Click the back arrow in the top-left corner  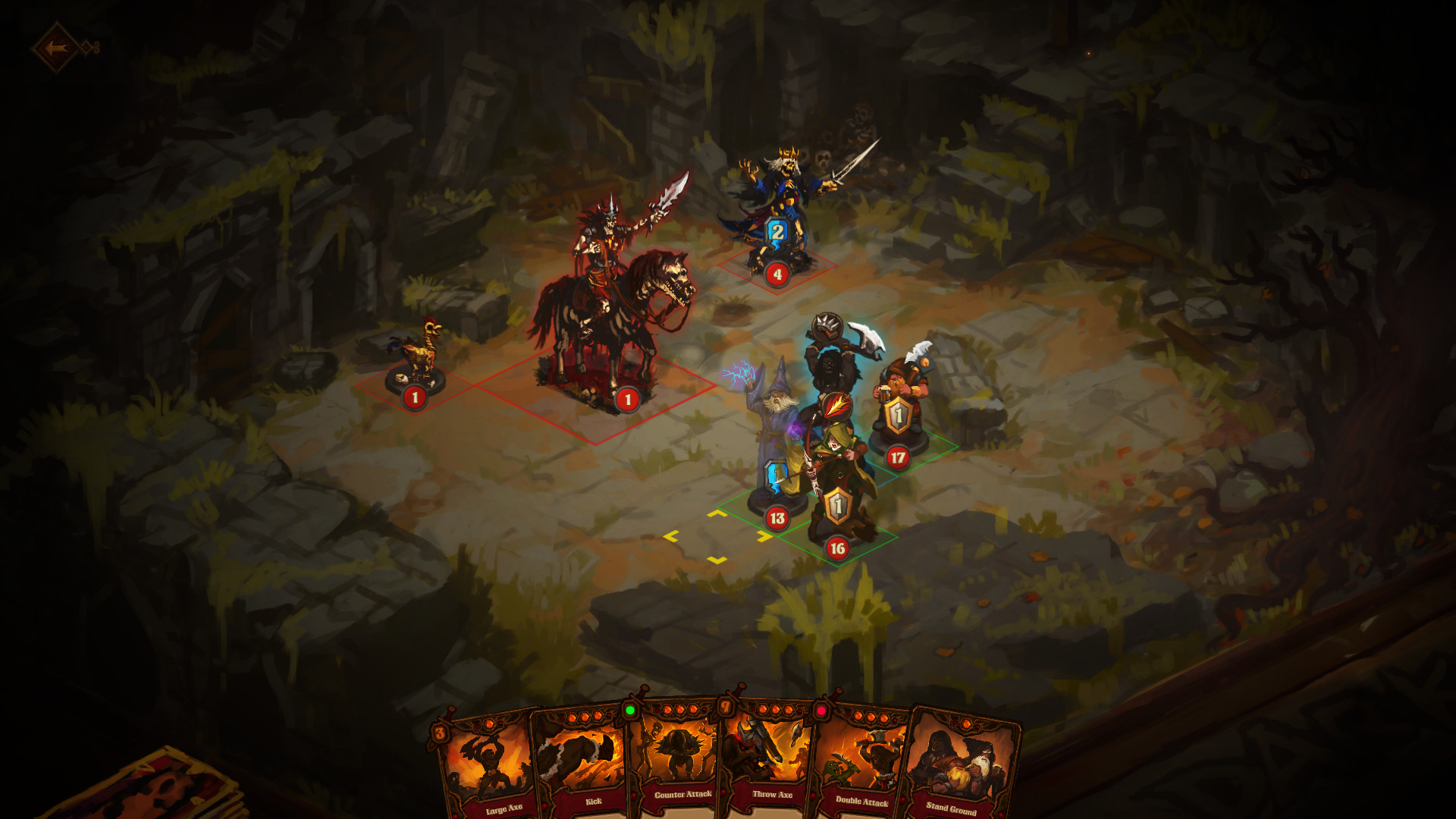(57, 44)
